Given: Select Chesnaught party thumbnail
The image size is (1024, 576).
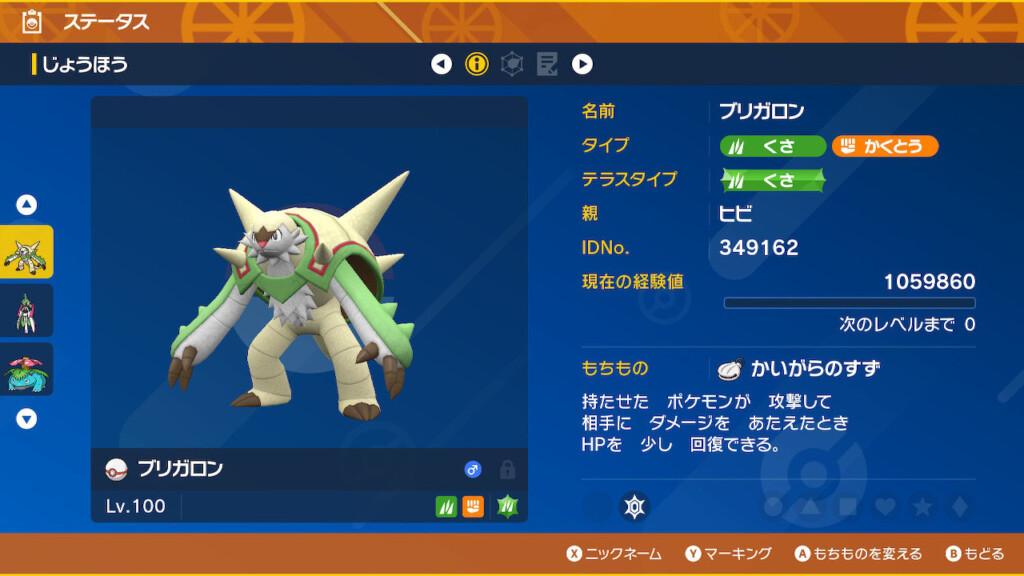Looking at the screenshot, I should (x=27, y=252).
